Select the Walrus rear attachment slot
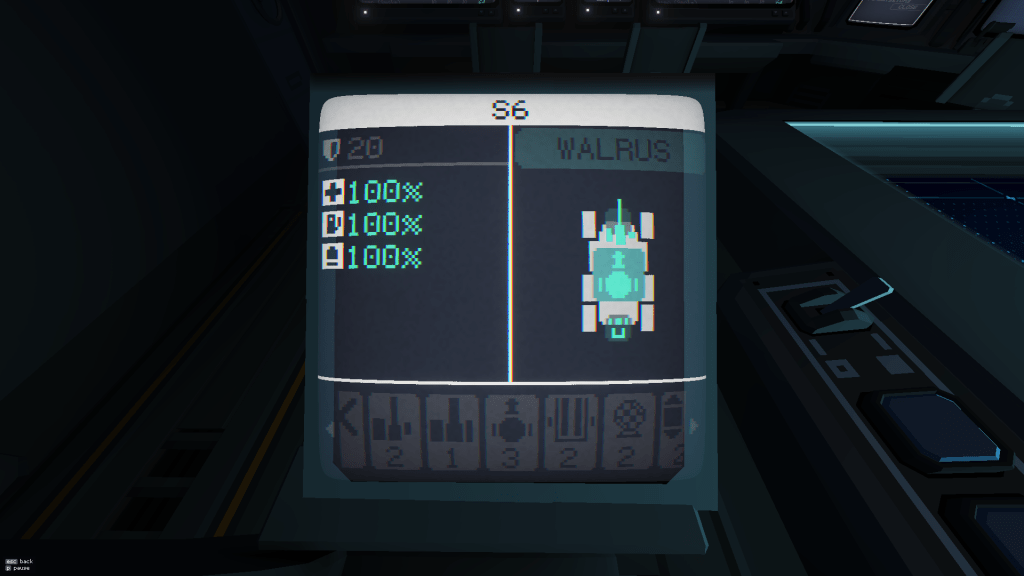This screenshot has height=576, width=1024. click(x=618, y=326)
